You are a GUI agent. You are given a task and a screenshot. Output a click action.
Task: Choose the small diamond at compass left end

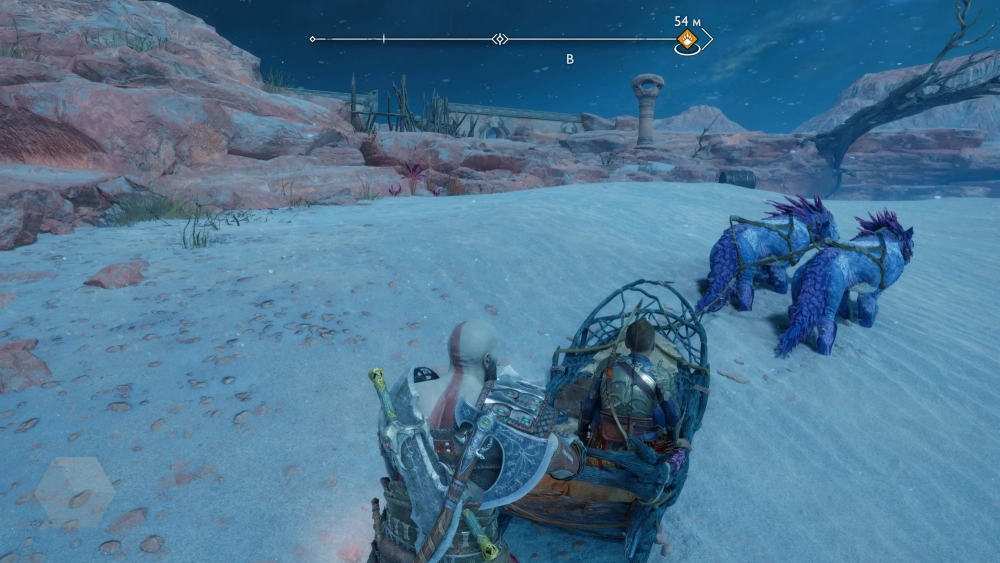313,39
